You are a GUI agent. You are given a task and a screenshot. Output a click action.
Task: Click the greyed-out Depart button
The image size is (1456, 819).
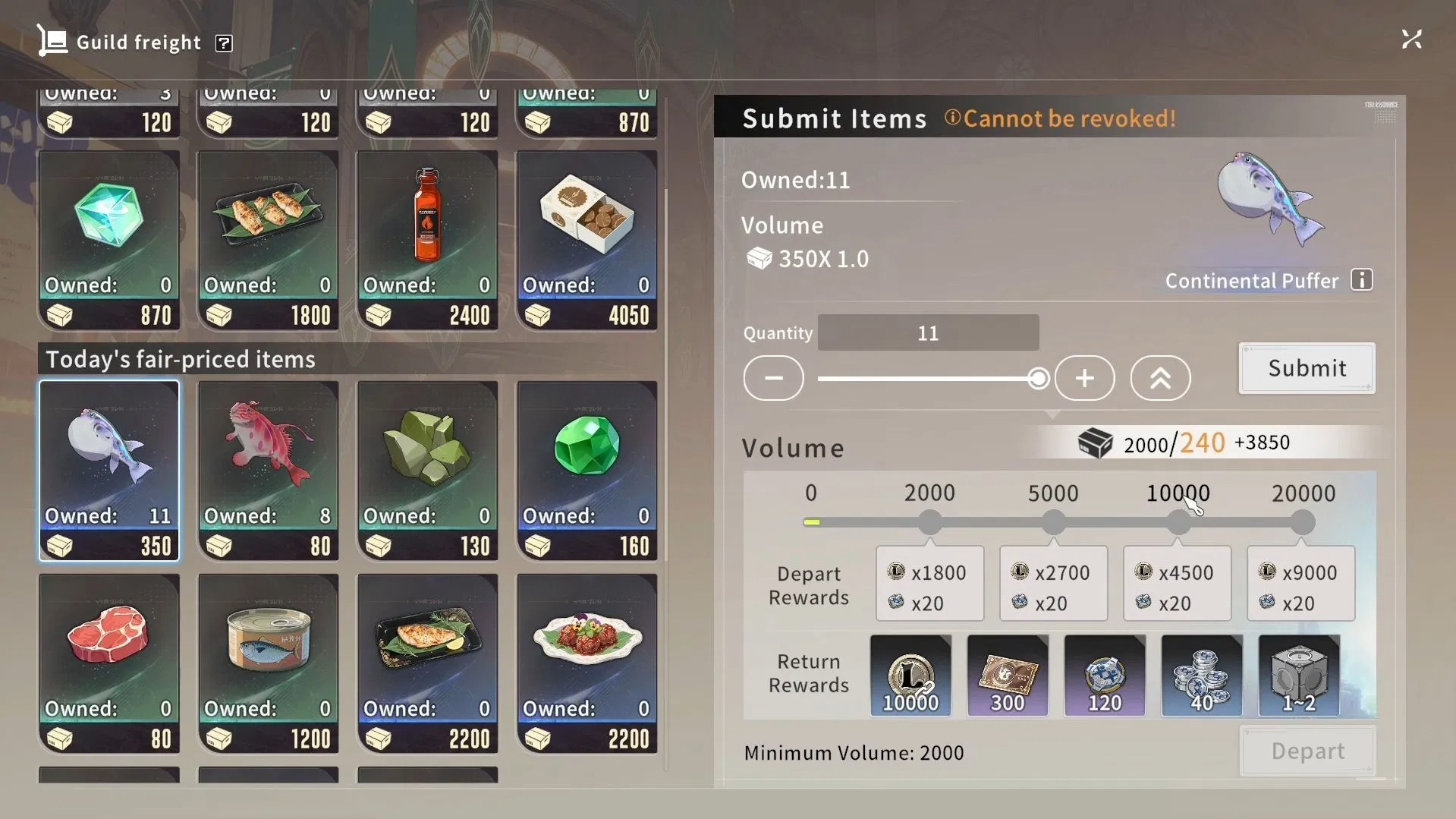(x=1307, y=751)
